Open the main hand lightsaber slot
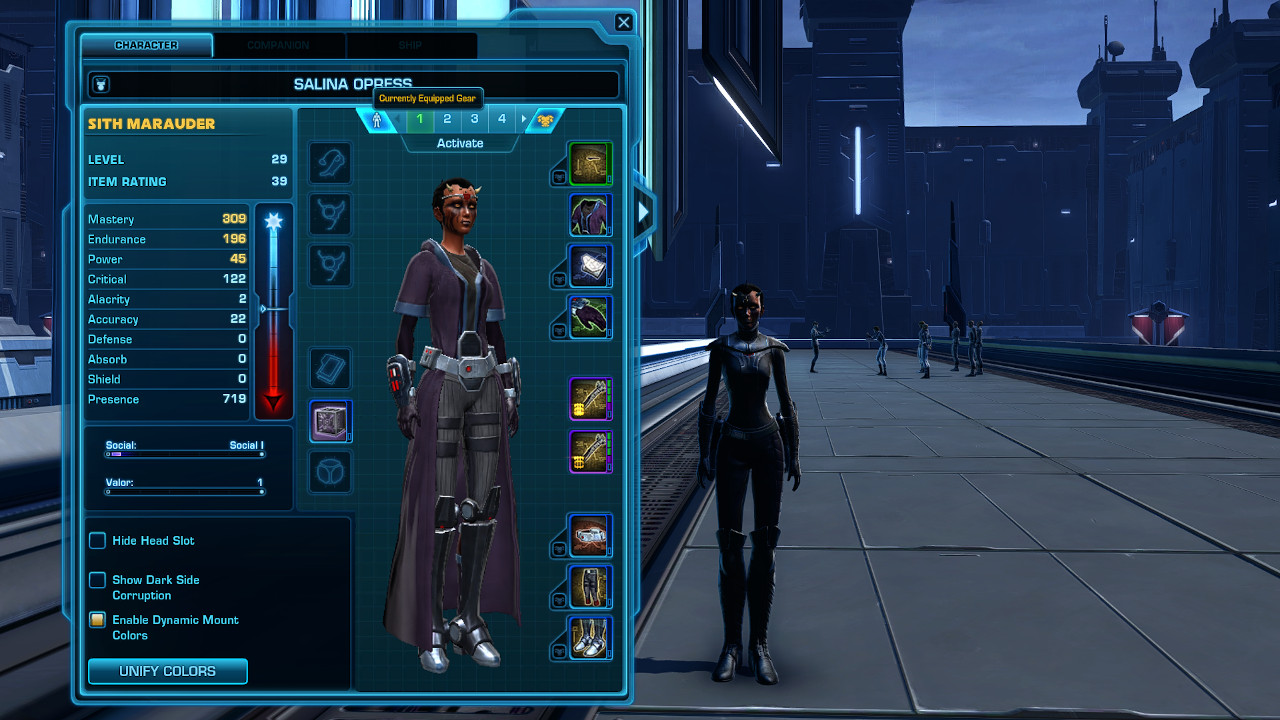Image resolution: width=1280 pixels, height=720 pixels. [x=590, y=398]
